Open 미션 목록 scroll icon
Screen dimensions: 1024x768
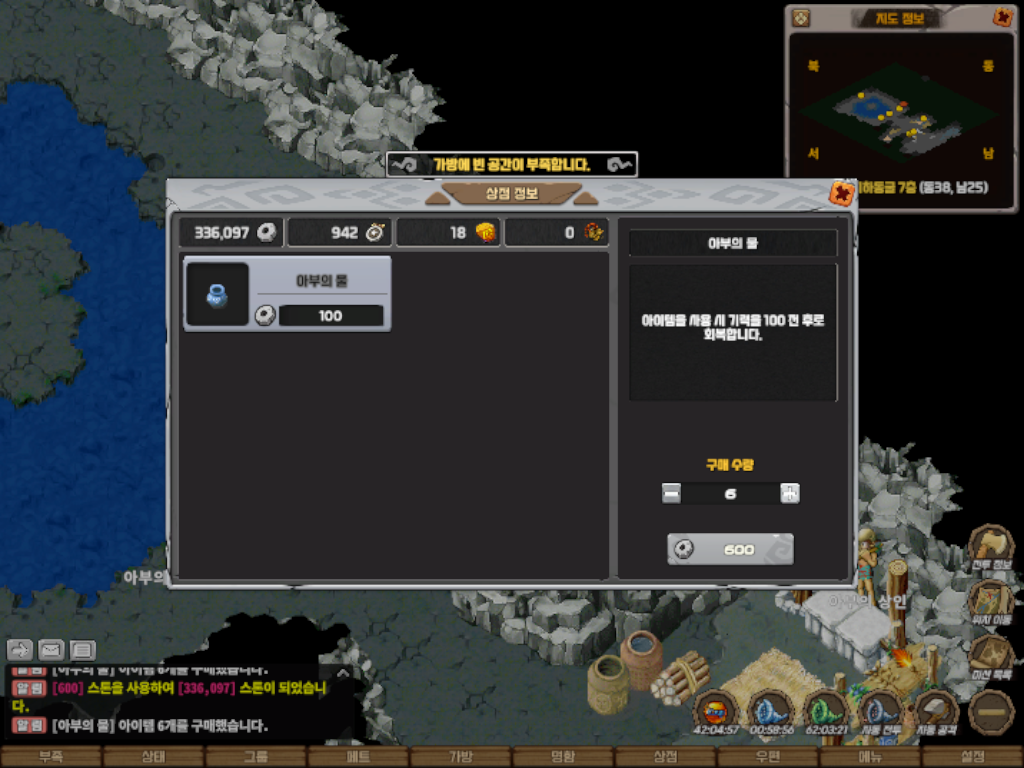pyautogui.click(x=991, y=656)
